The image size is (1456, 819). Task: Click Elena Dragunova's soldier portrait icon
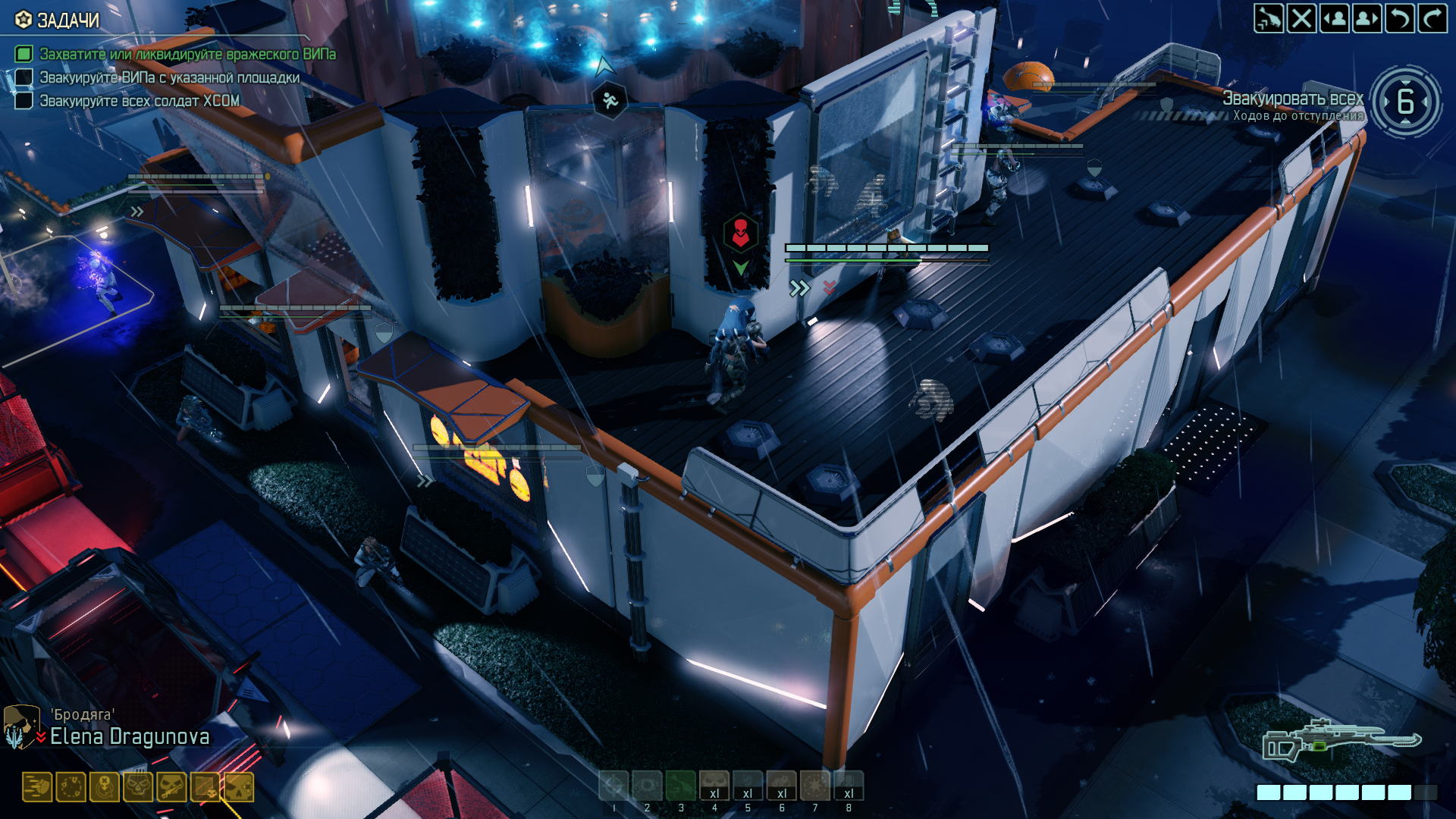pyautogui.click(x=20, y=726)
